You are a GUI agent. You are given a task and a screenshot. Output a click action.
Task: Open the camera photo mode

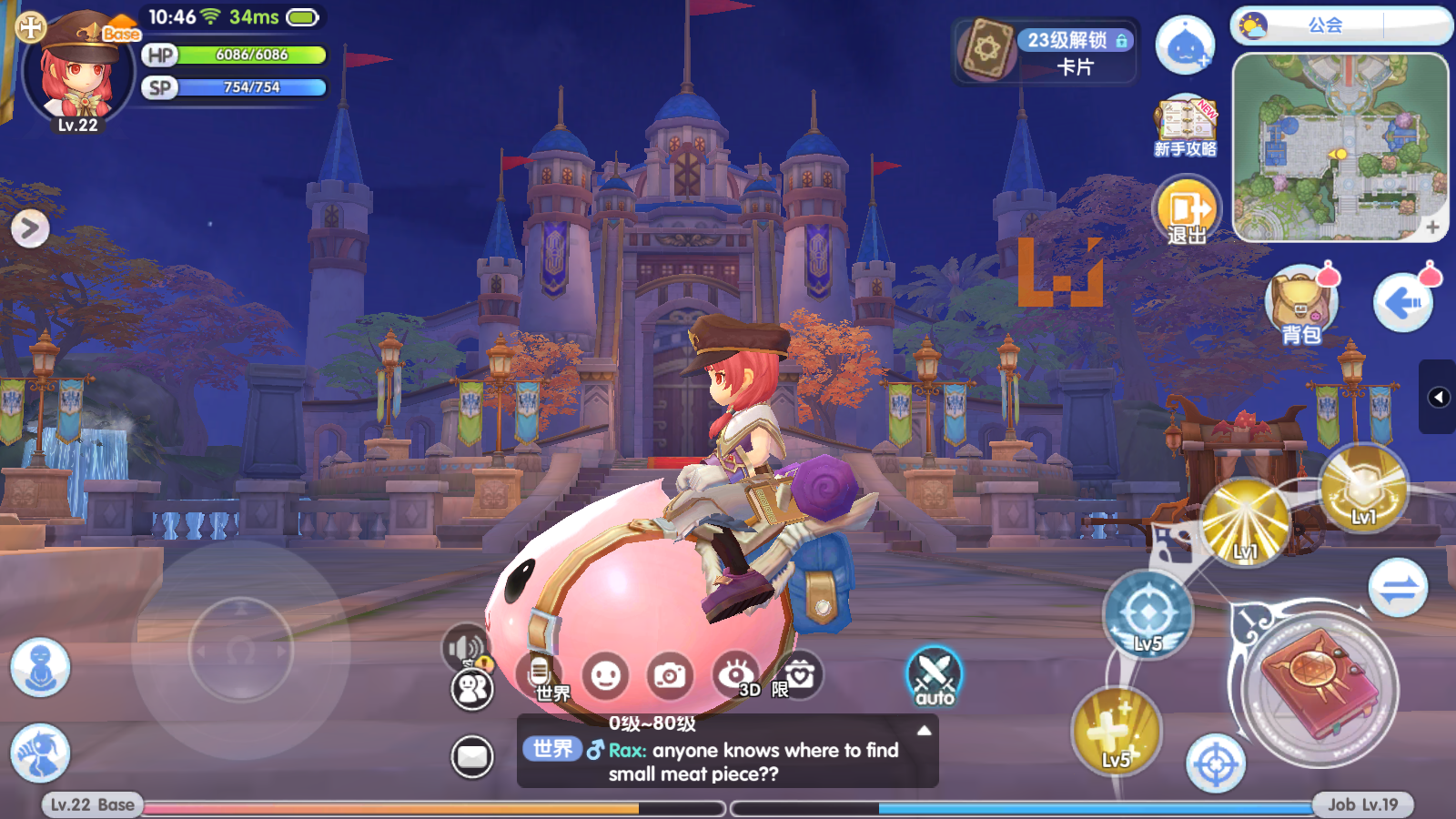click(x=670, y=676)
